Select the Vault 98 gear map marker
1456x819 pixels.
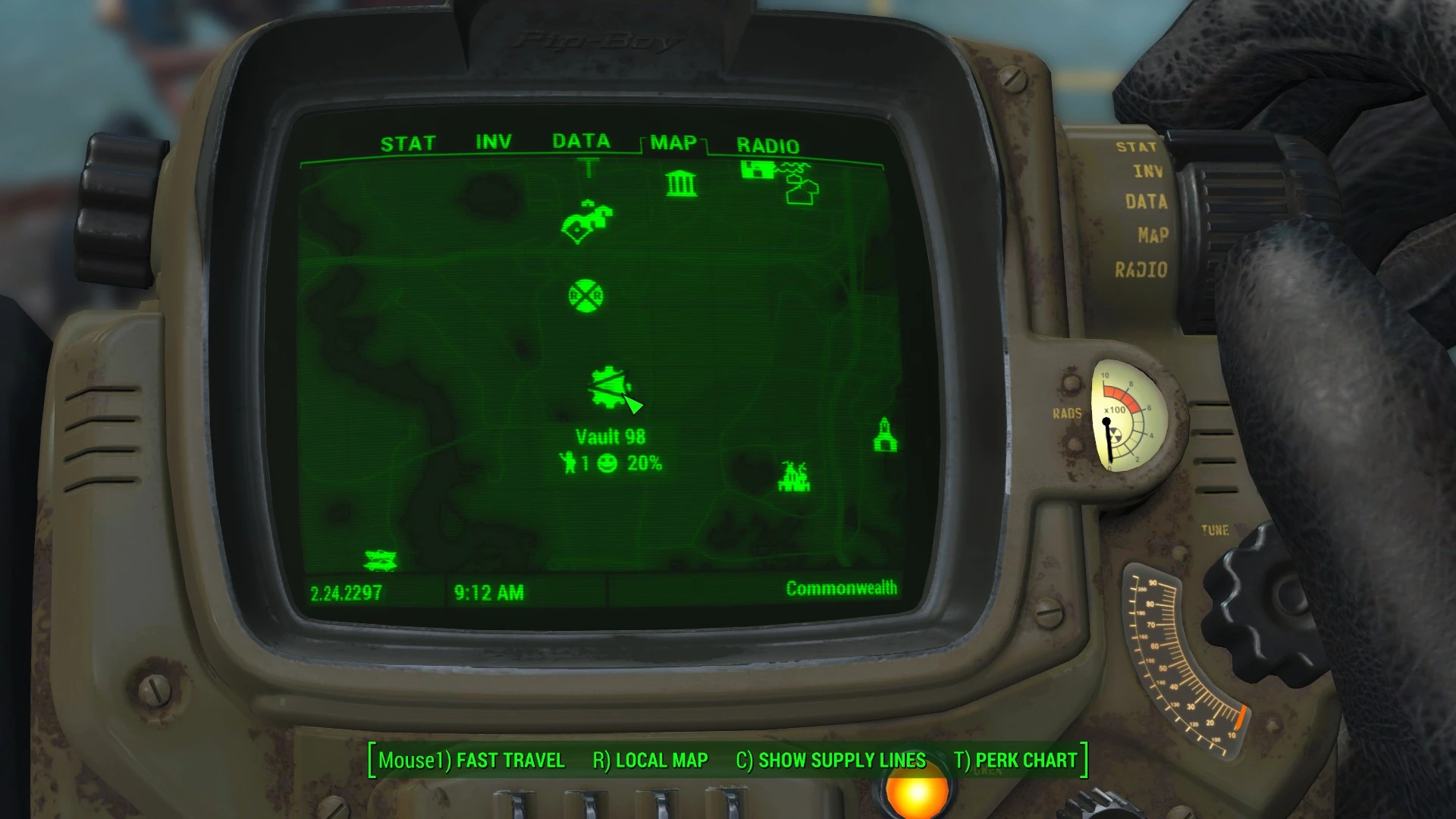607,385
